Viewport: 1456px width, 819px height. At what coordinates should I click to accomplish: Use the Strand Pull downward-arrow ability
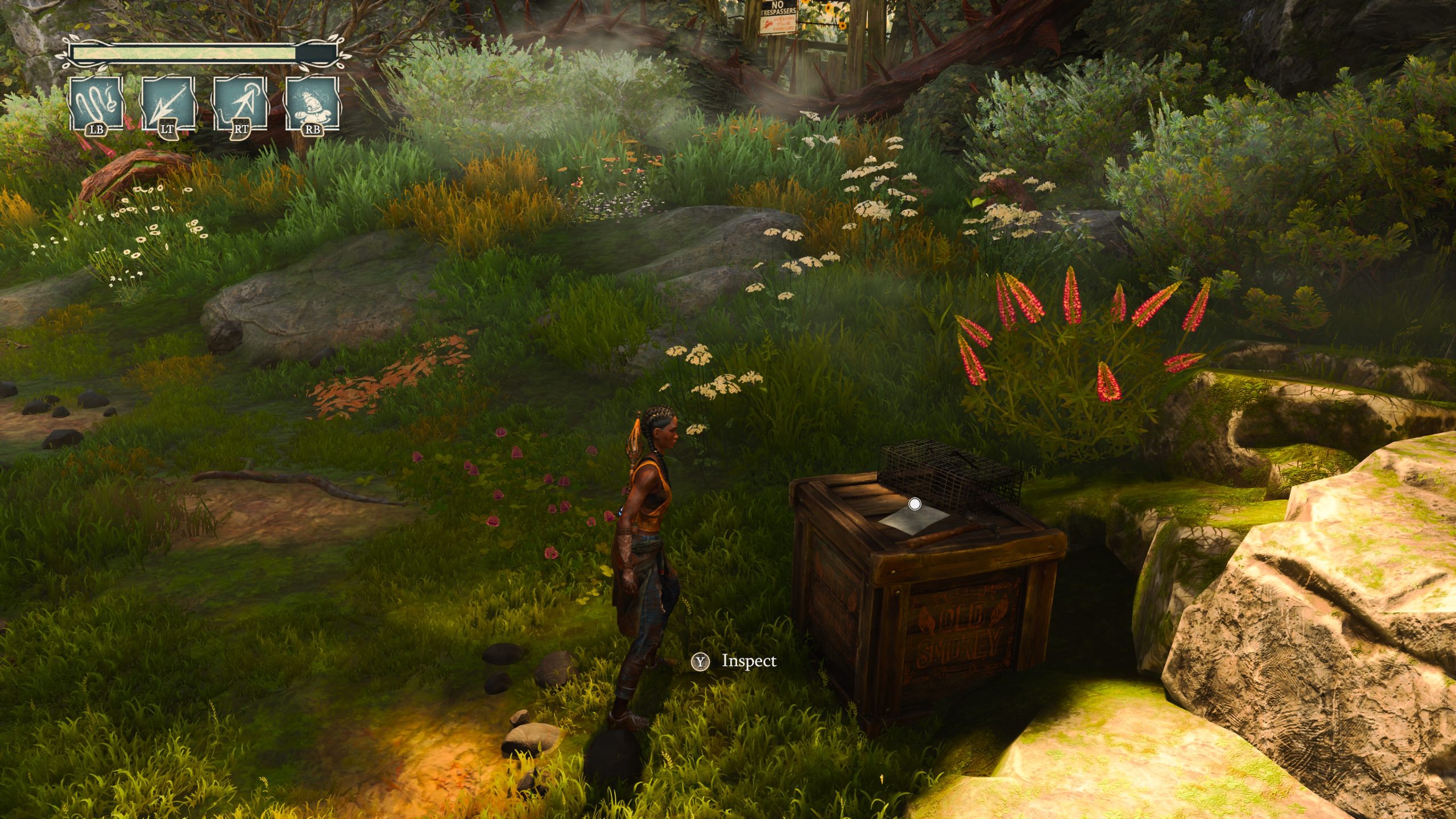pyautogui.click(x=167, y=104)
